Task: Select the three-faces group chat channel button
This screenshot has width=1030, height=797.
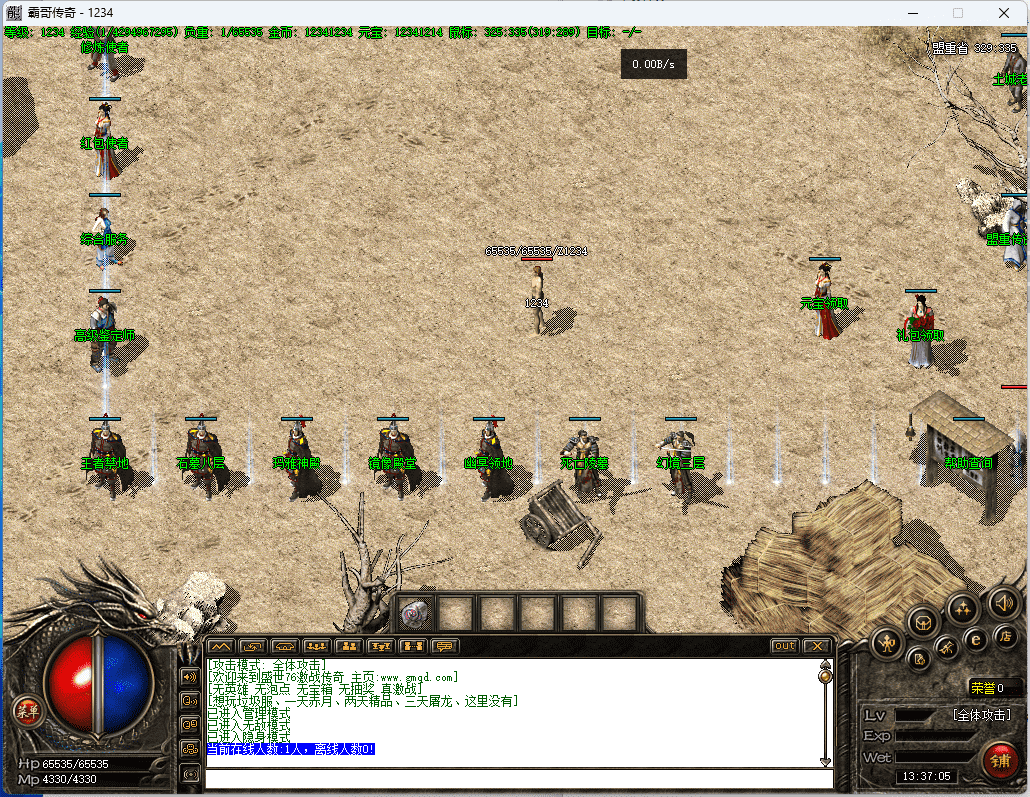Action: pyautogui.click(x=190, y=749)
